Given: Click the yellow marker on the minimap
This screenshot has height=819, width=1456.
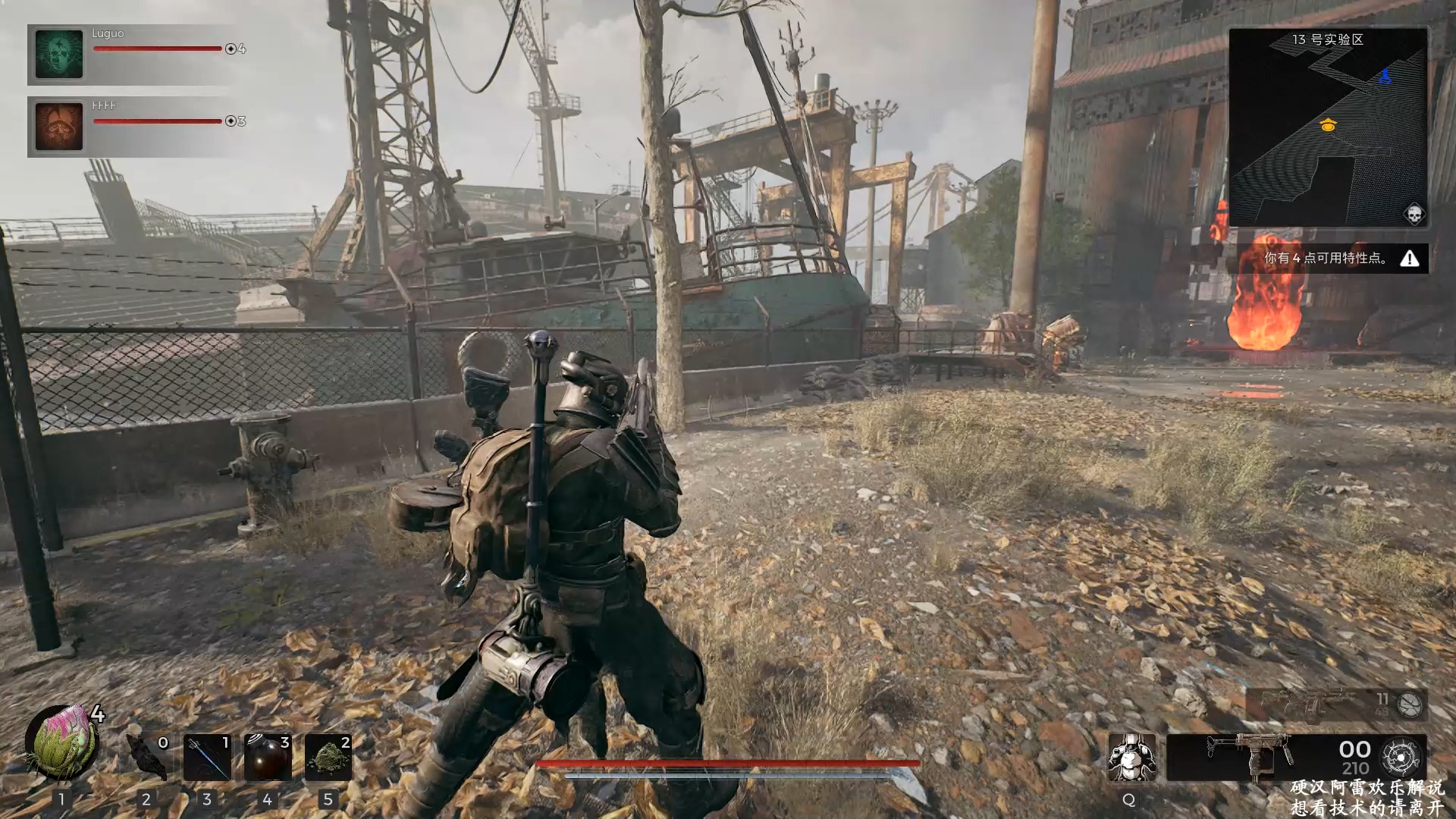Looking at the screenshot, I should coord(1328,126).
